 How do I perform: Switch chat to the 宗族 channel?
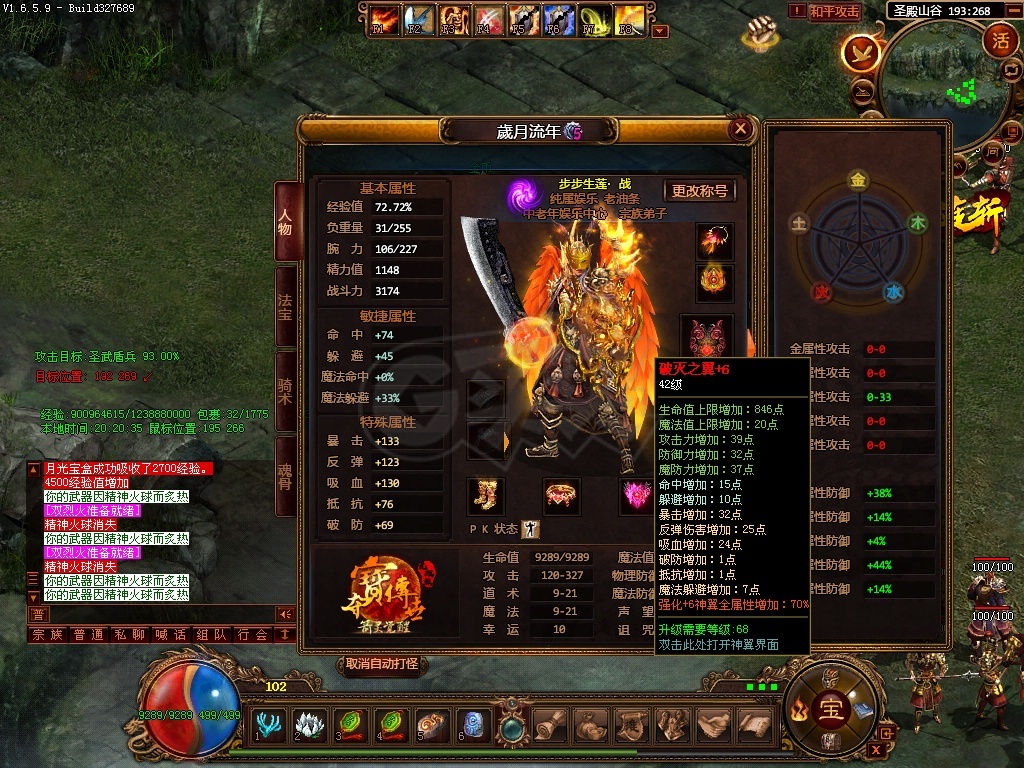(x=47, y=634)
